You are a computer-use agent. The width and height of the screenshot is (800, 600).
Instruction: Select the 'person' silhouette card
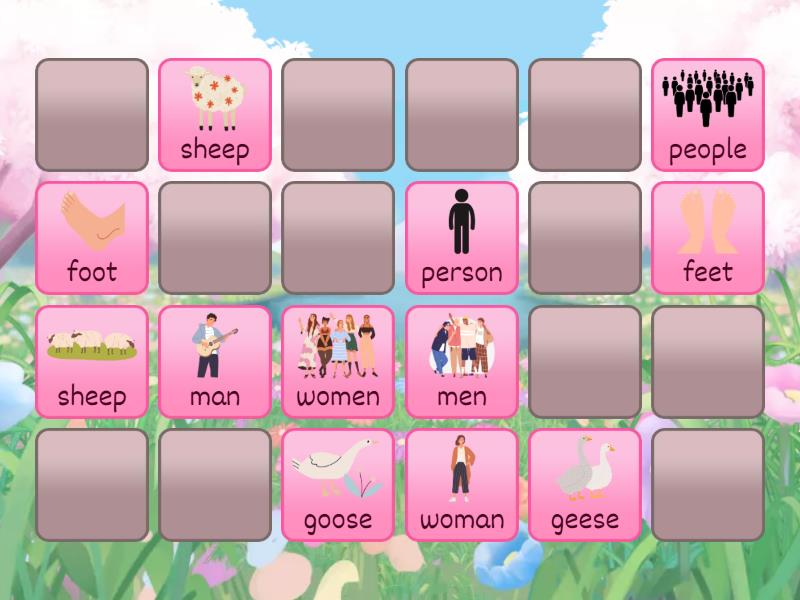461,238
